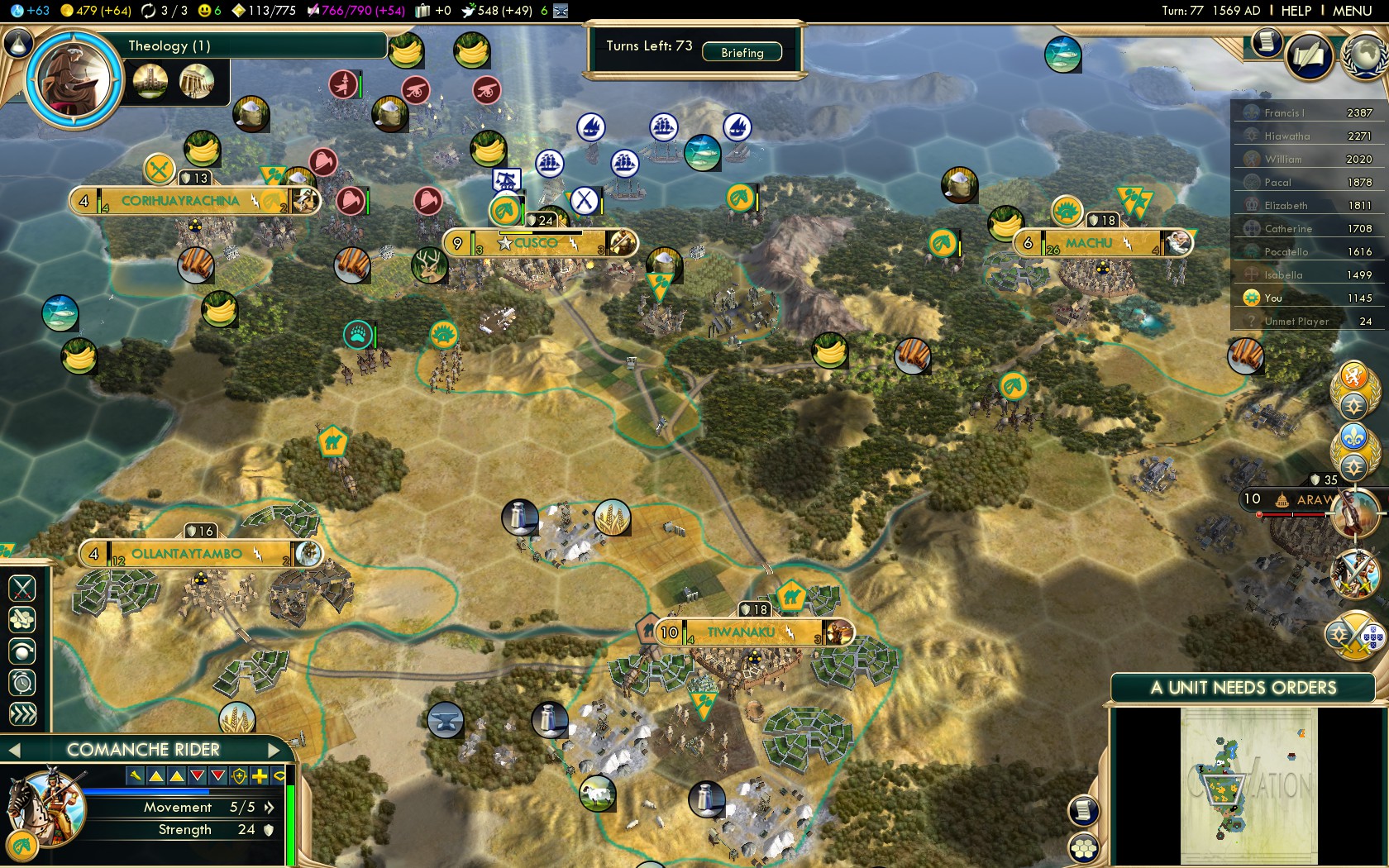Open the Comanche Rider unit portrait
The width and height of the screenshot is (1389, 868).
[x=45, y=806]
